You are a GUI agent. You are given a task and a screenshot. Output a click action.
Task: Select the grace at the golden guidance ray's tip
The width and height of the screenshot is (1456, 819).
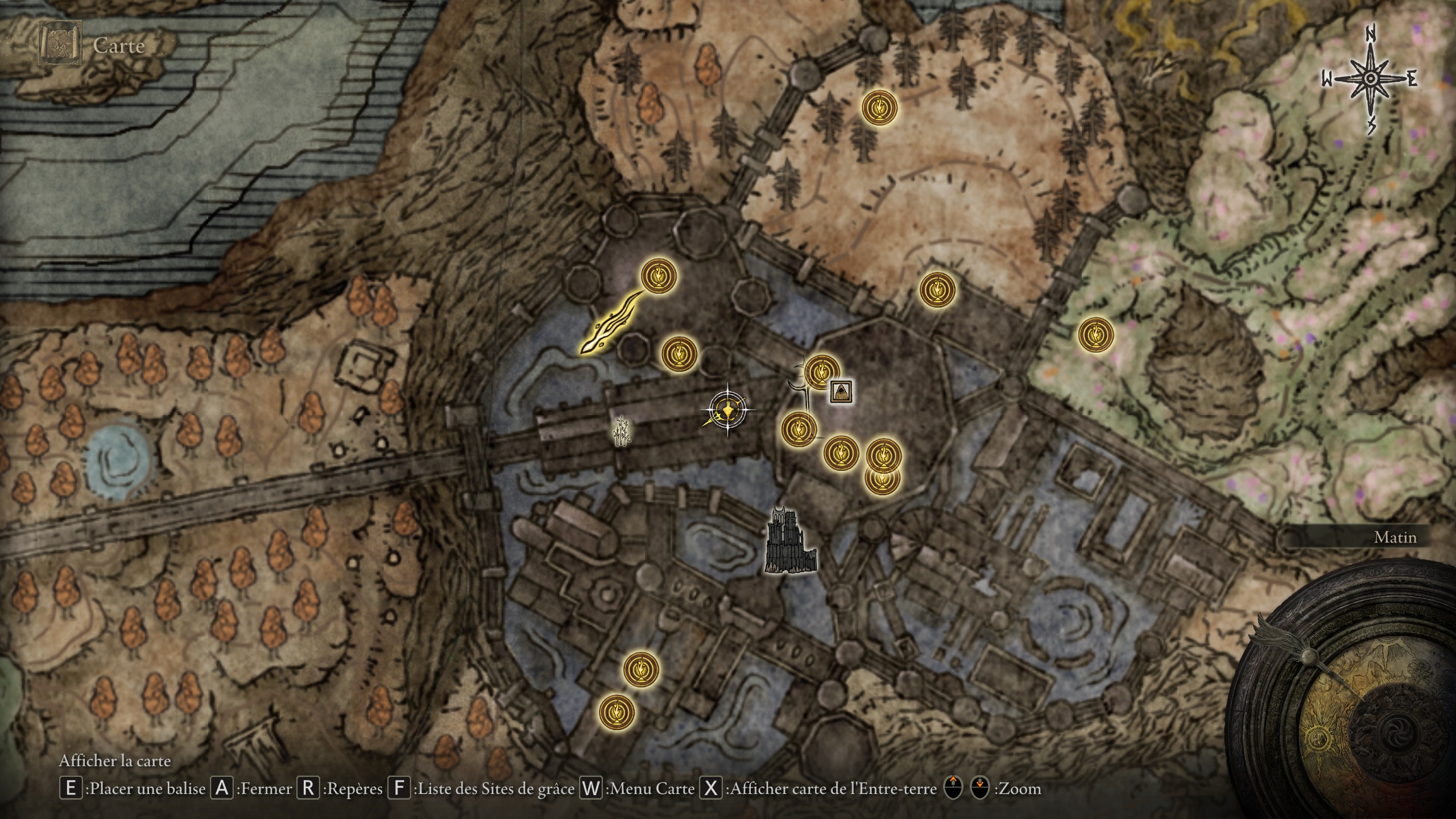pos(659,276)
